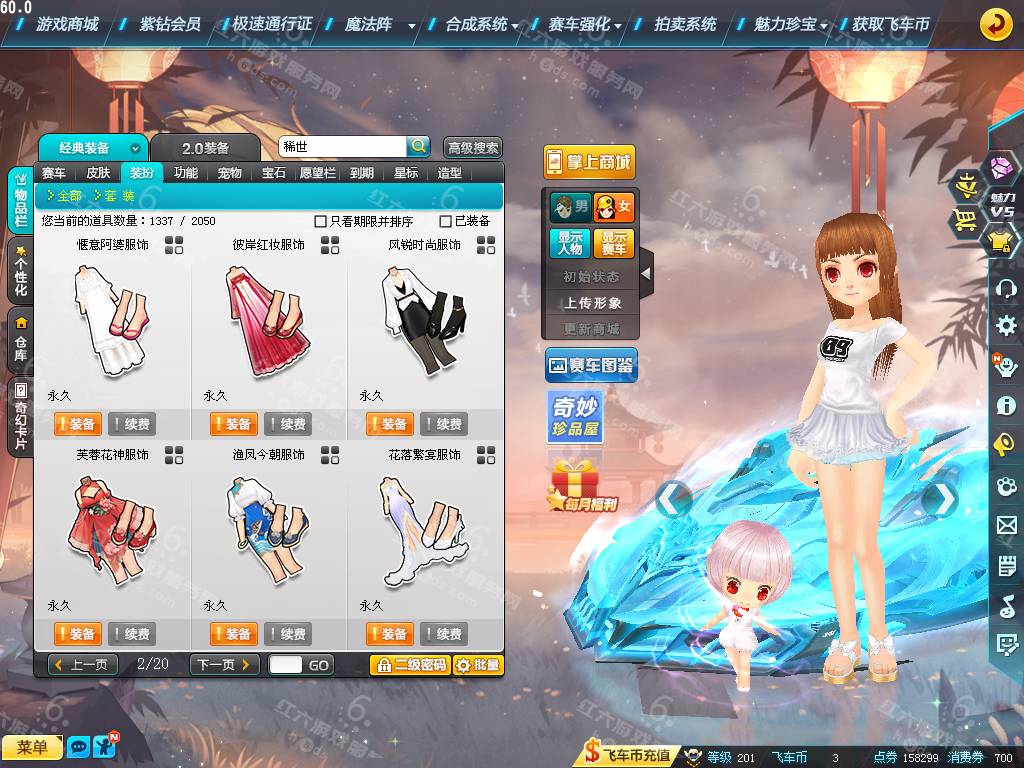Open the 二级密码 secondary password
1024x768 pixels.
410,665
